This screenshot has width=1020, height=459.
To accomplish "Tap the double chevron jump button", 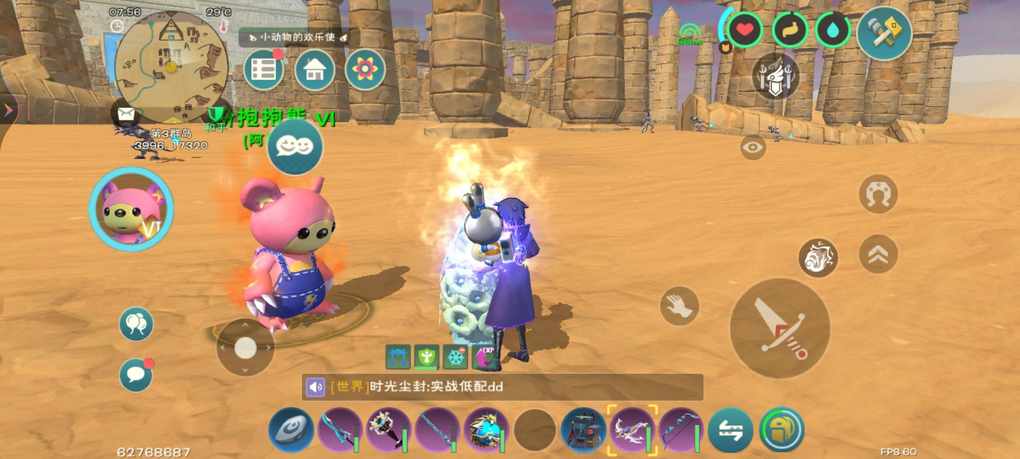I will point(878,253).
